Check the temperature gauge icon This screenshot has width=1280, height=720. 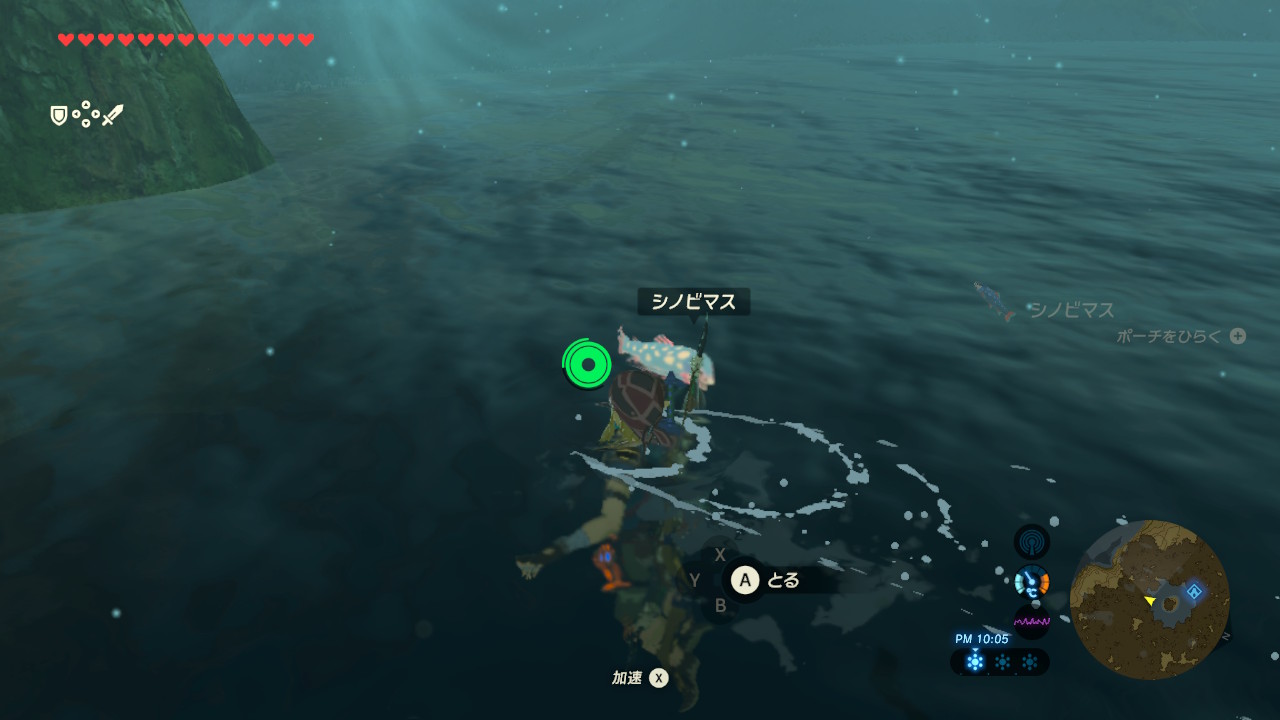1031,582
